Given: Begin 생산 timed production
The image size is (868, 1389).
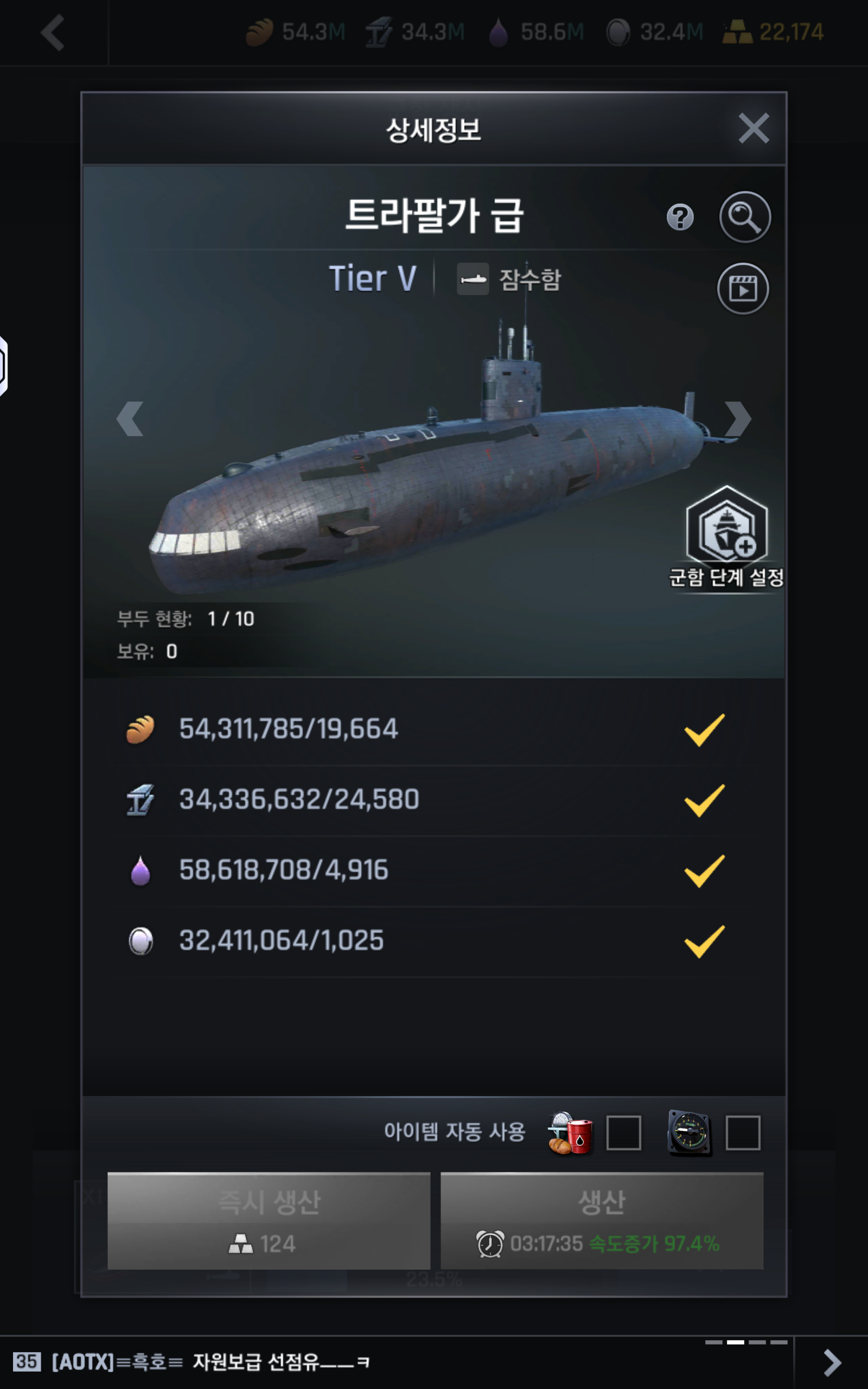Looking at the screenshot, I should tap(602, 1220).
